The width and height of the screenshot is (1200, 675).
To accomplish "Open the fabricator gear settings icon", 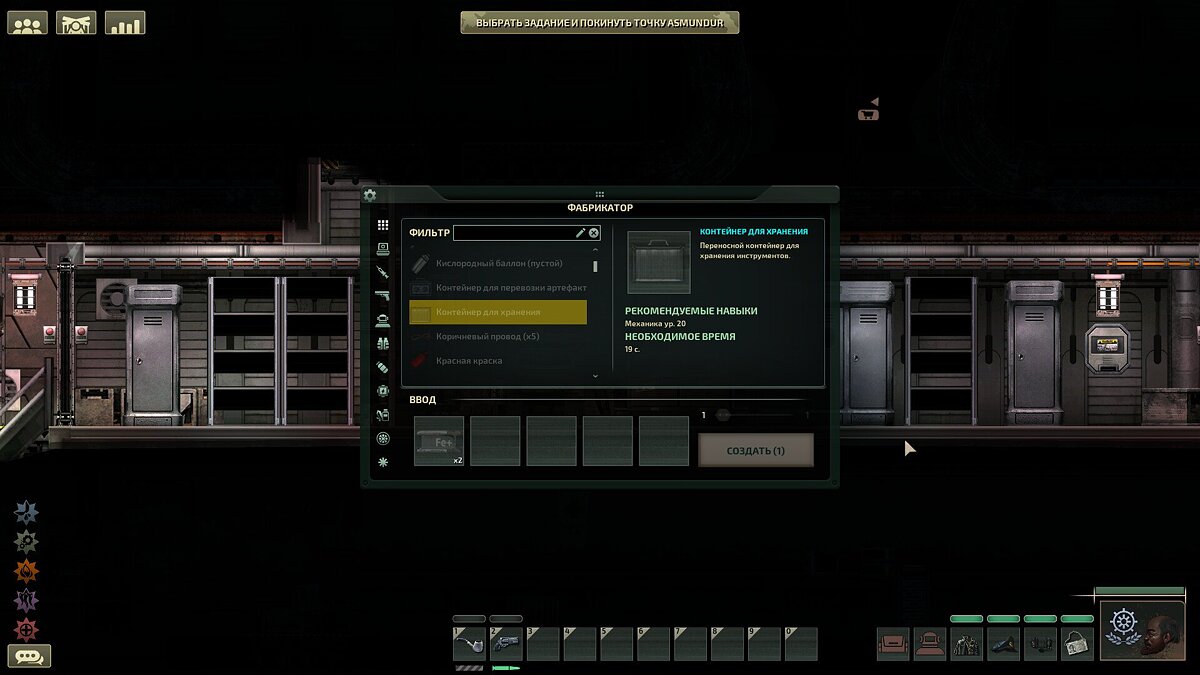I will click(x=370, y=196).
